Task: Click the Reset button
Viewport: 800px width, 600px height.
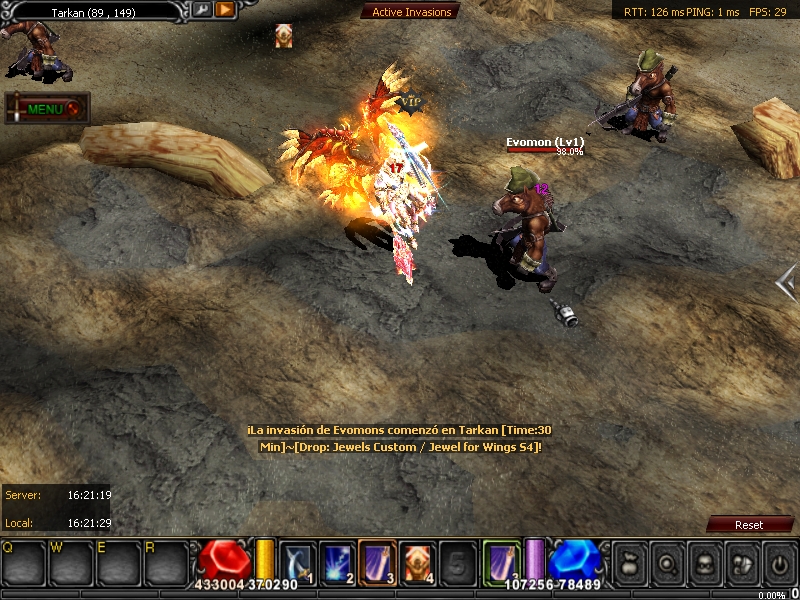Action: pos(748,525)
